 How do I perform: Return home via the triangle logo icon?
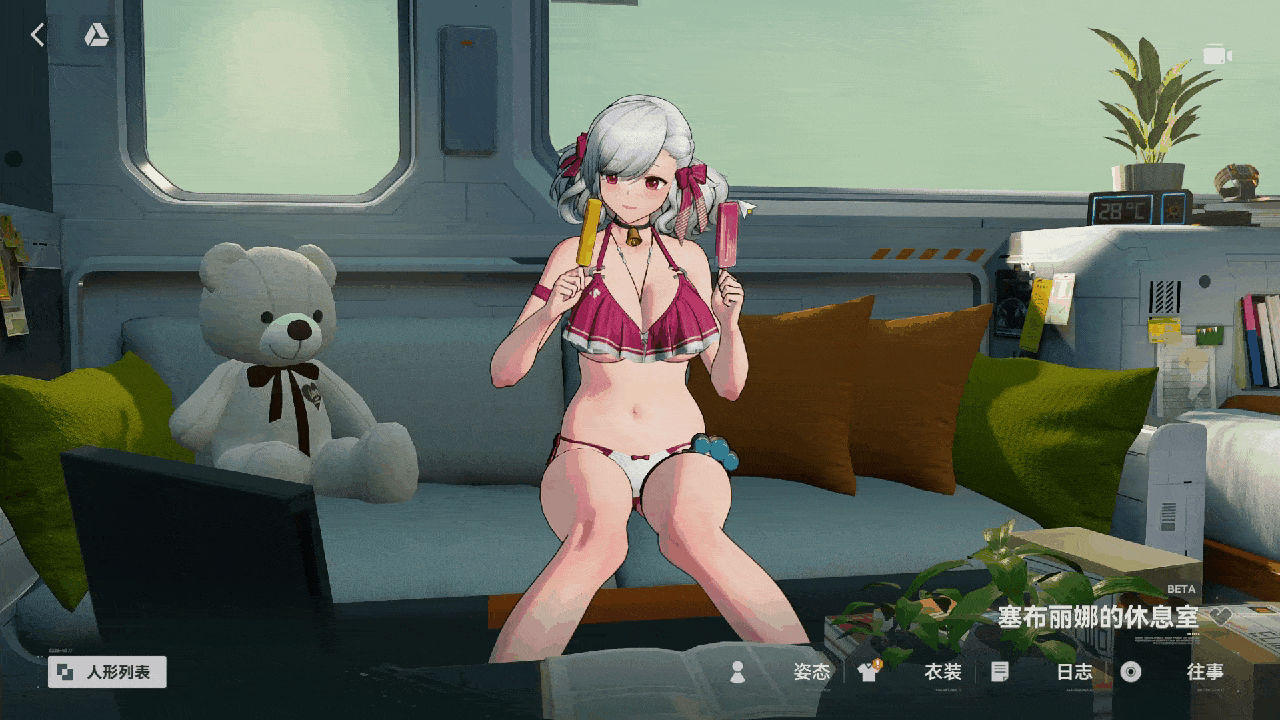(96, 36)
